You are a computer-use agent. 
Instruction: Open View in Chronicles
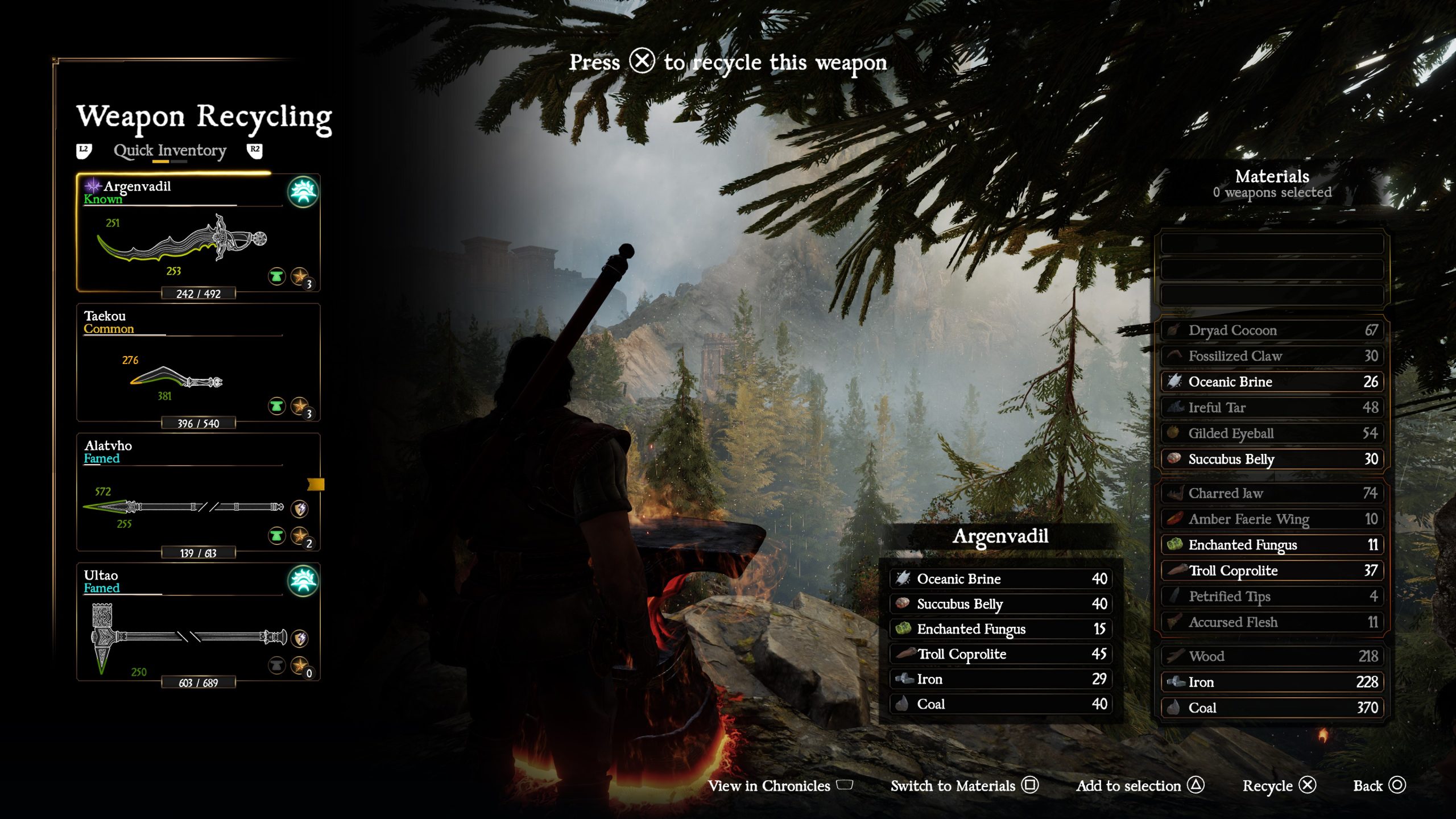[x=780, y=785]
